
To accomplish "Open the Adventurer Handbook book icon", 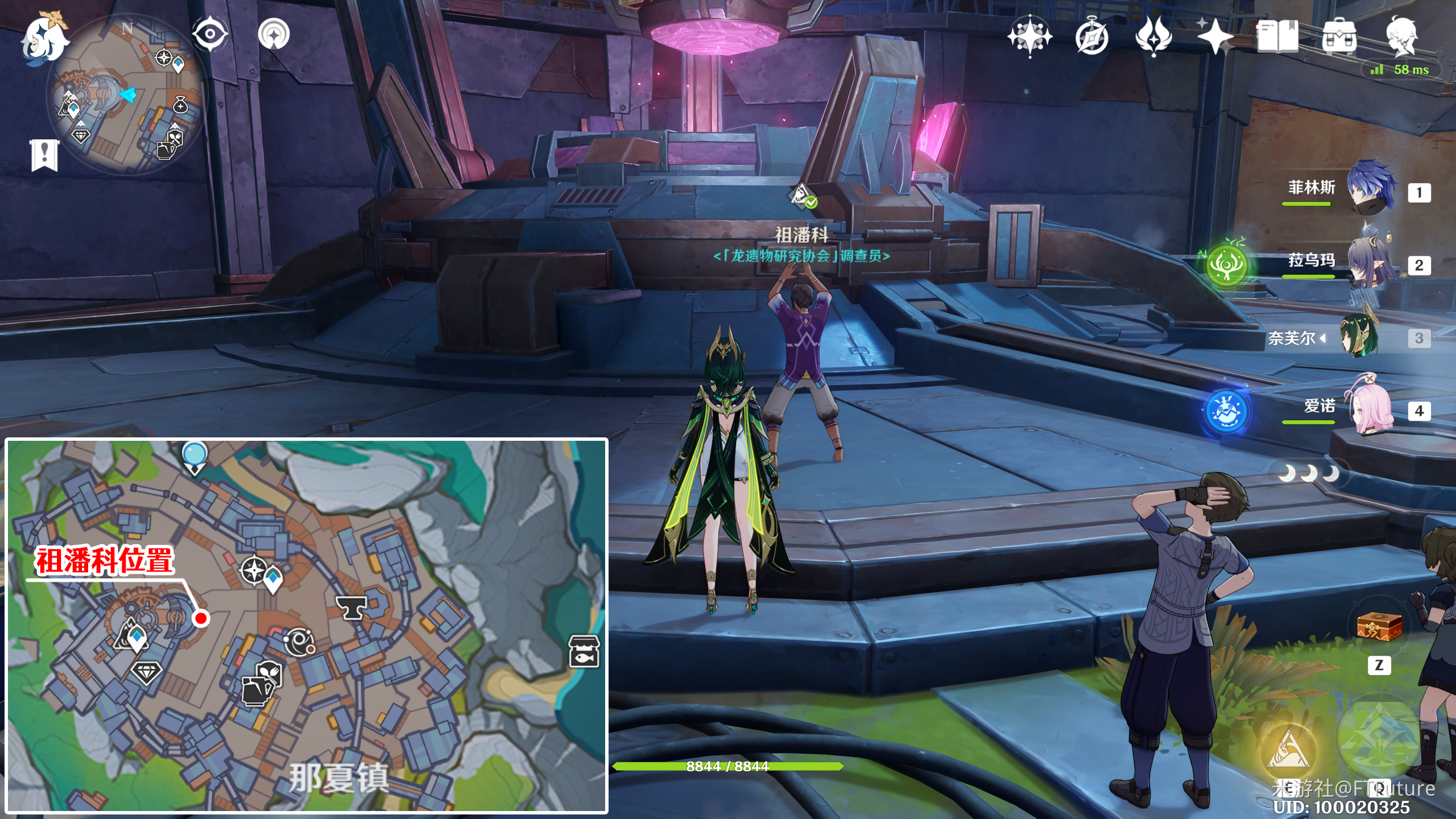I will [1277, 36].
